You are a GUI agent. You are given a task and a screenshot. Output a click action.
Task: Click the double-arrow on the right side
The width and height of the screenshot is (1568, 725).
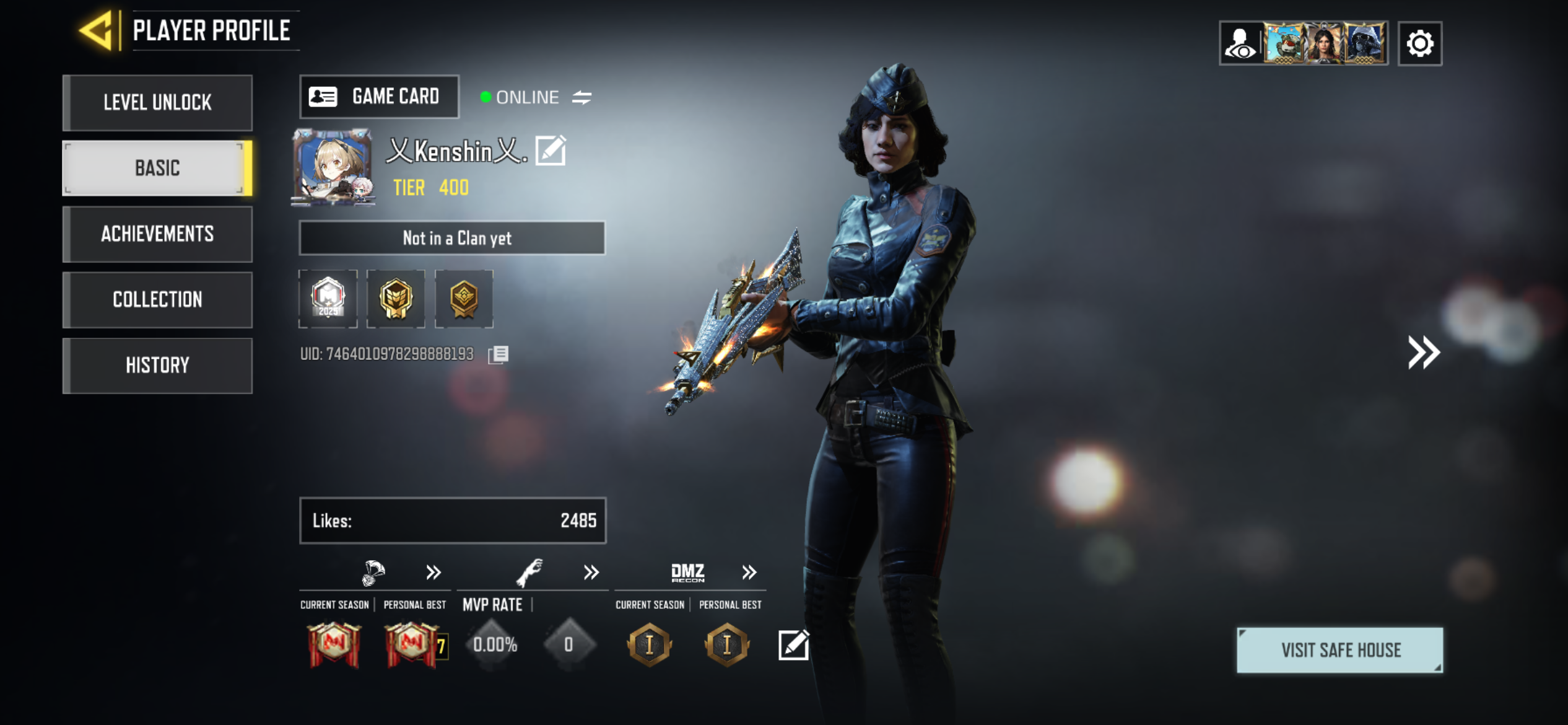point(1424,353)
